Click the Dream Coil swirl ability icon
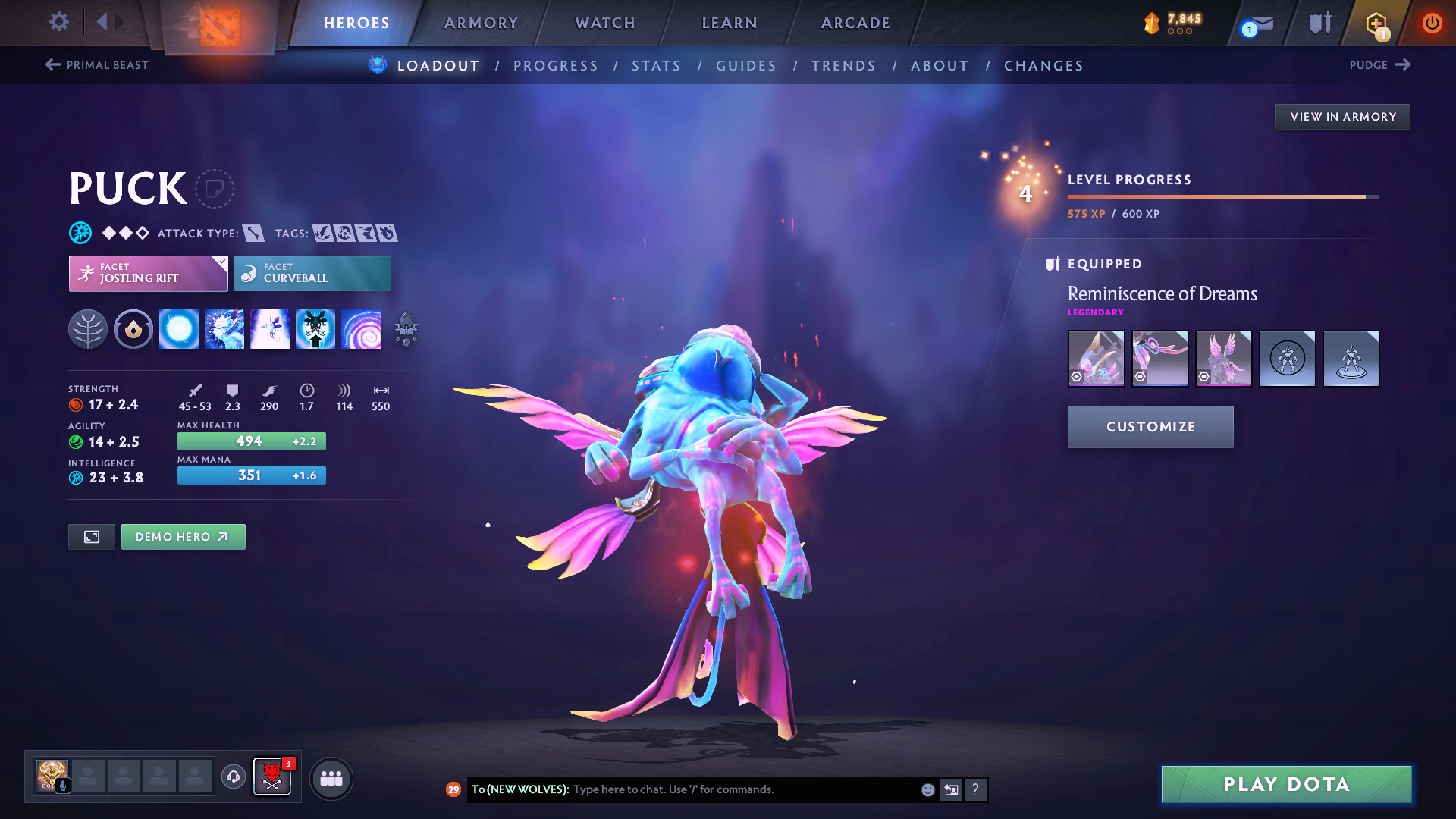Screen dimensions: 1456x819 (x=362, y=329)
